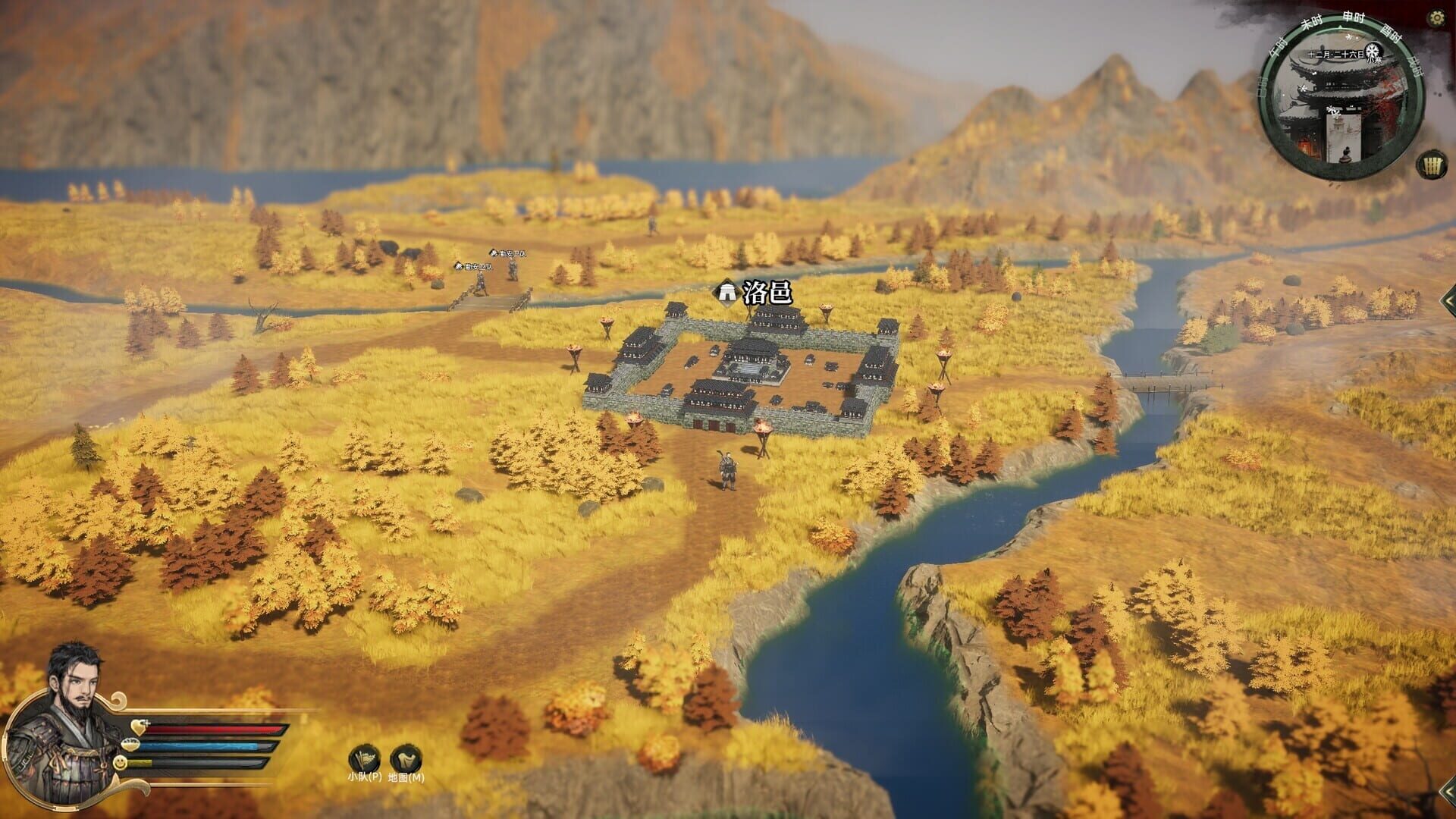Click the heart-shaped health icon
Image resolution: width=1456 pixels, height=819 pixels.
click(139, 726)
